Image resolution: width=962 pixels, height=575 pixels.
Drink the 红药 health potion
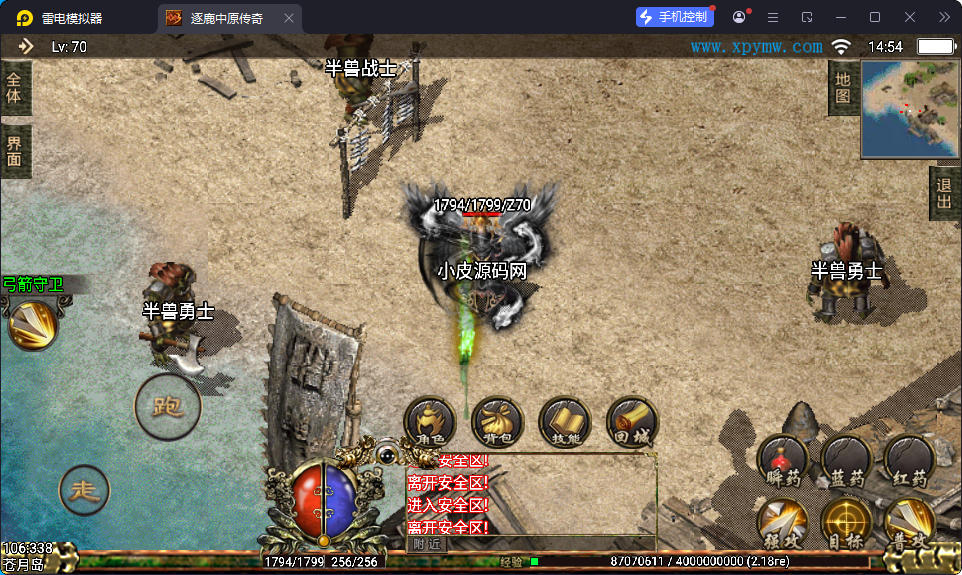[x=909, y=460]
